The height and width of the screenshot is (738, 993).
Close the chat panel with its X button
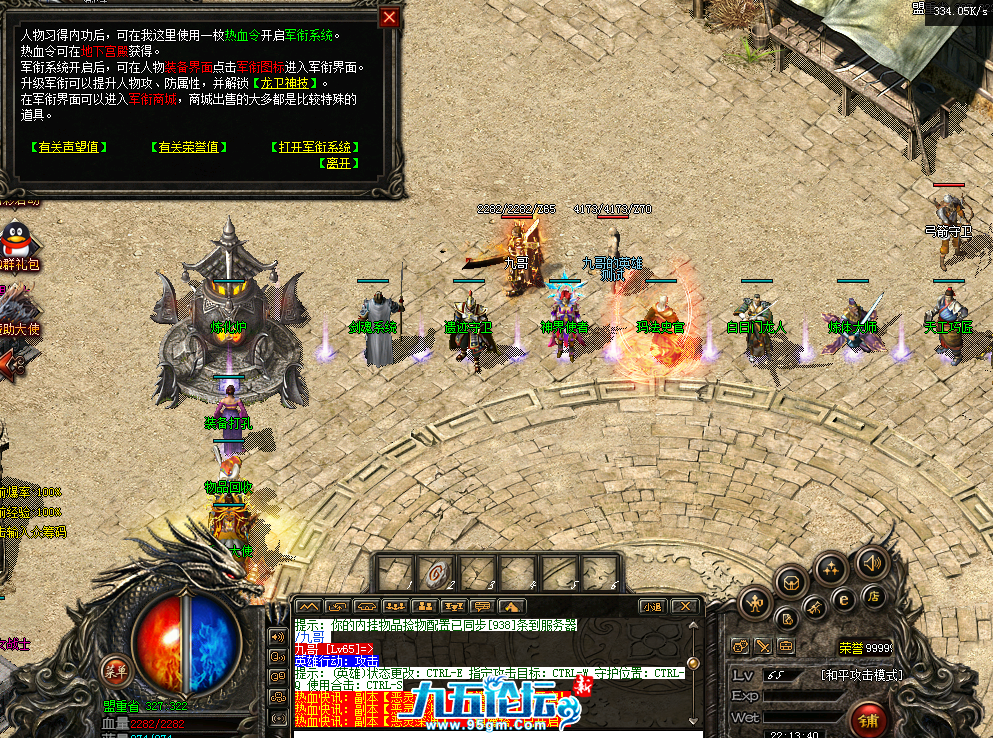point(684,606)
